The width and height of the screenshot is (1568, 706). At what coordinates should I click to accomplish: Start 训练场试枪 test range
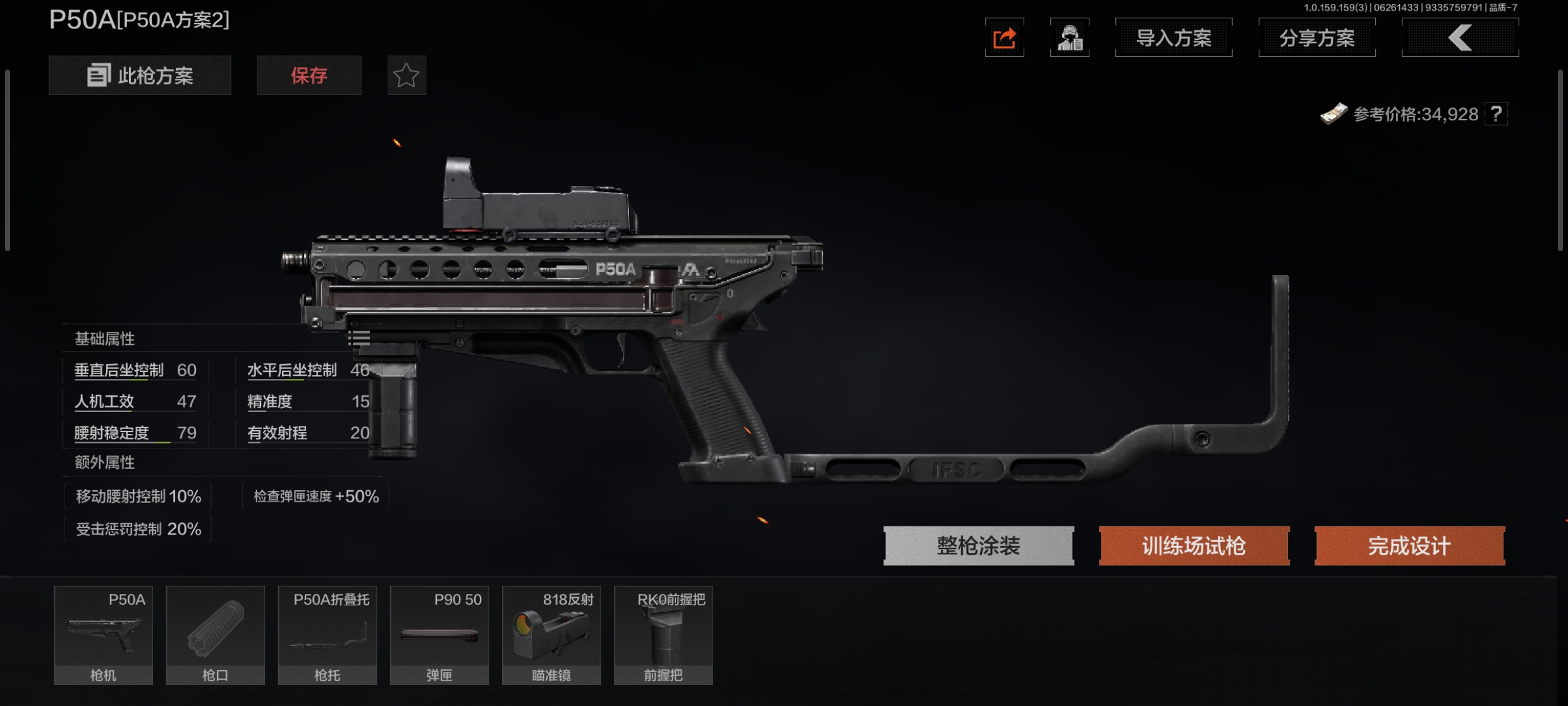click(1194, 545)
